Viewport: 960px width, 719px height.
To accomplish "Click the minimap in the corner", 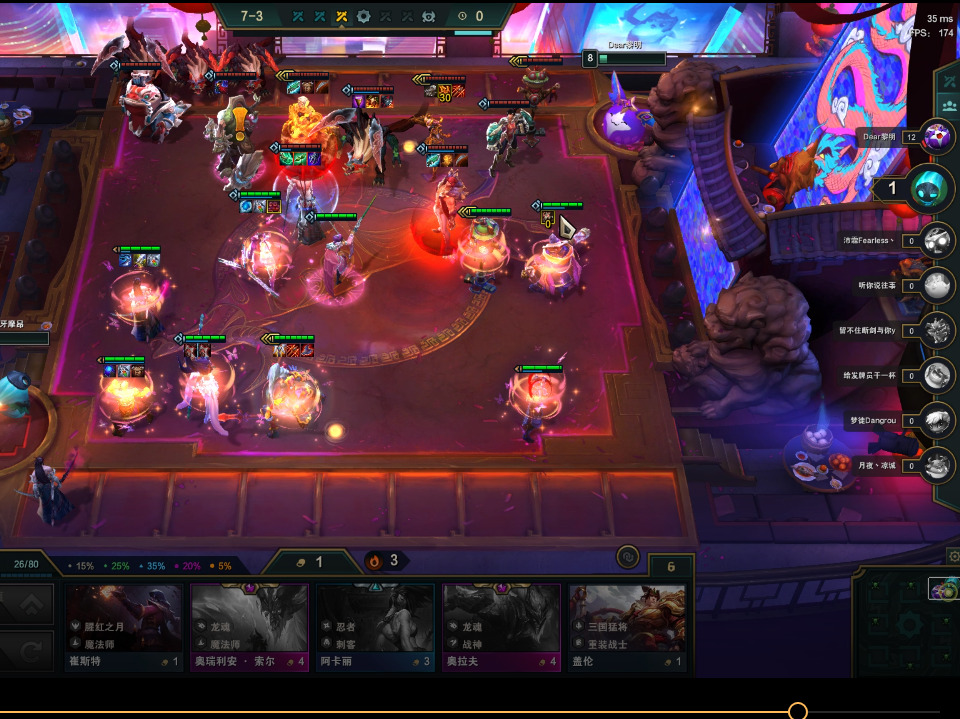I will click(907, 624).
